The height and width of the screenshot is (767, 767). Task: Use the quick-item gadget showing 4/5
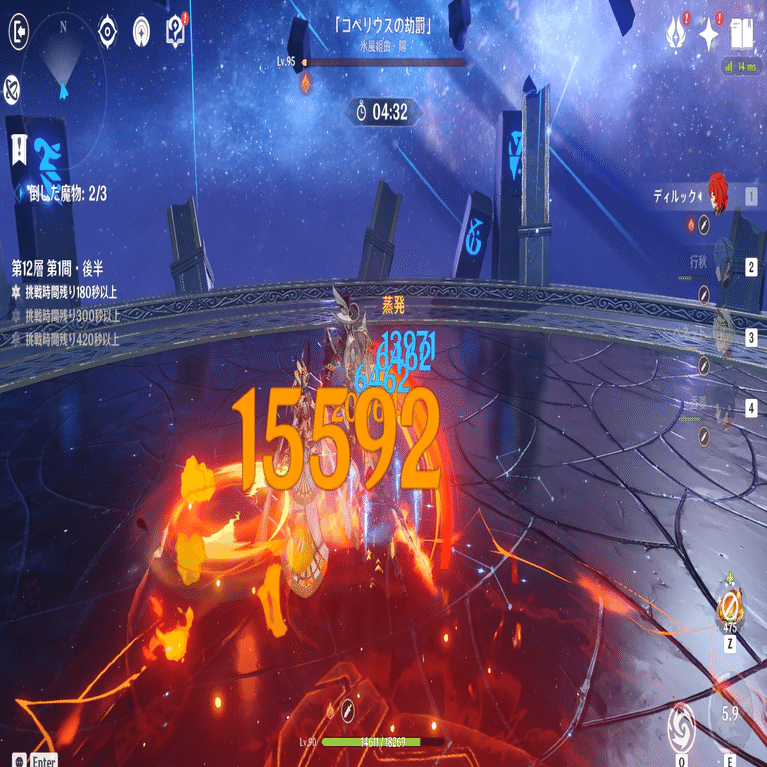coord(730,606)
